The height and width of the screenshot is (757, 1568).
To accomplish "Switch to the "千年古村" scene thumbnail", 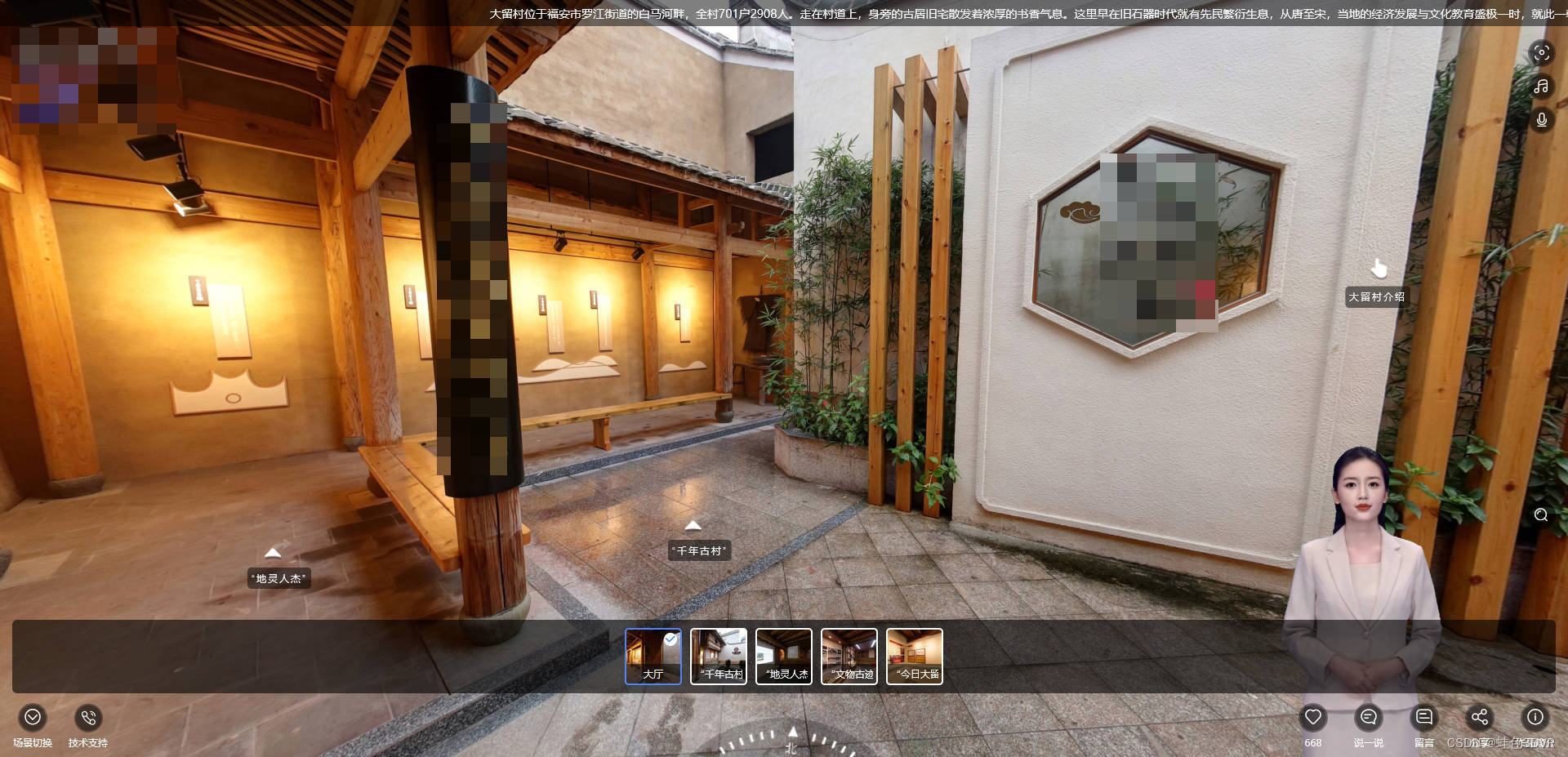I will tap(719, 656).
